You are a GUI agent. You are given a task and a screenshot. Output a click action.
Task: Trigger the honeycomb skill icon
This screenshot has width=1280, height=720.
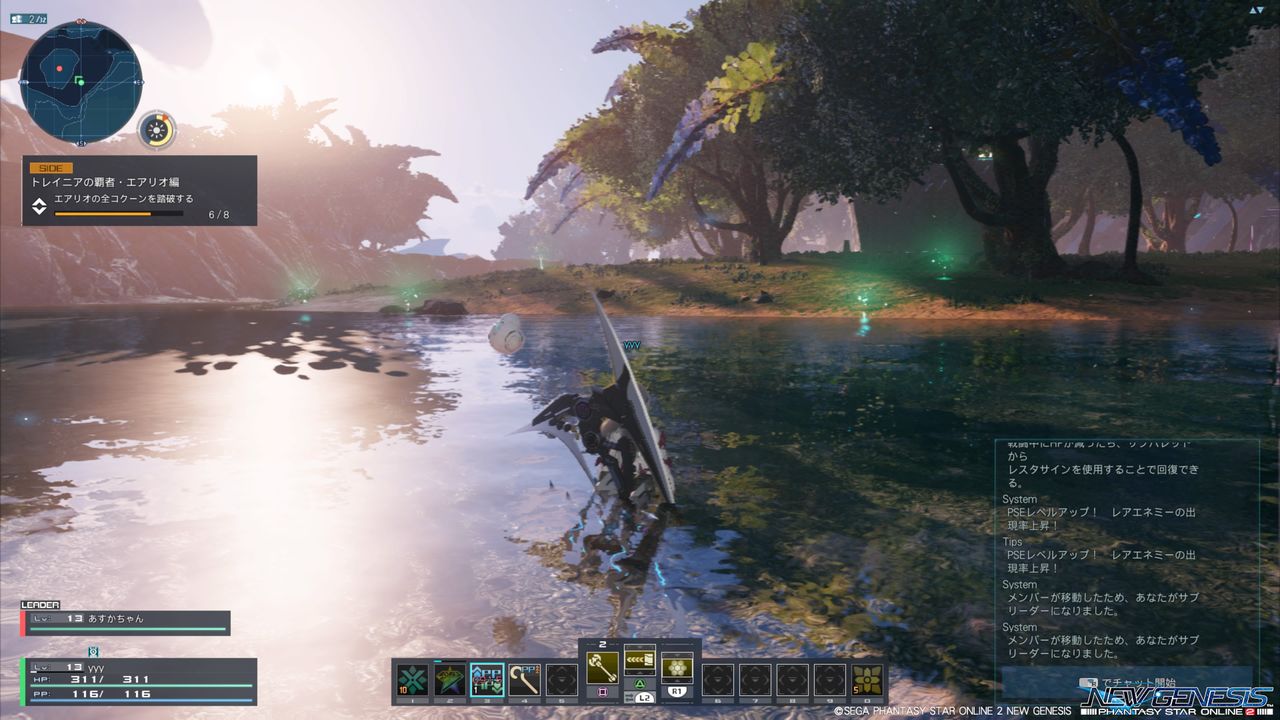tap(677, 667)
